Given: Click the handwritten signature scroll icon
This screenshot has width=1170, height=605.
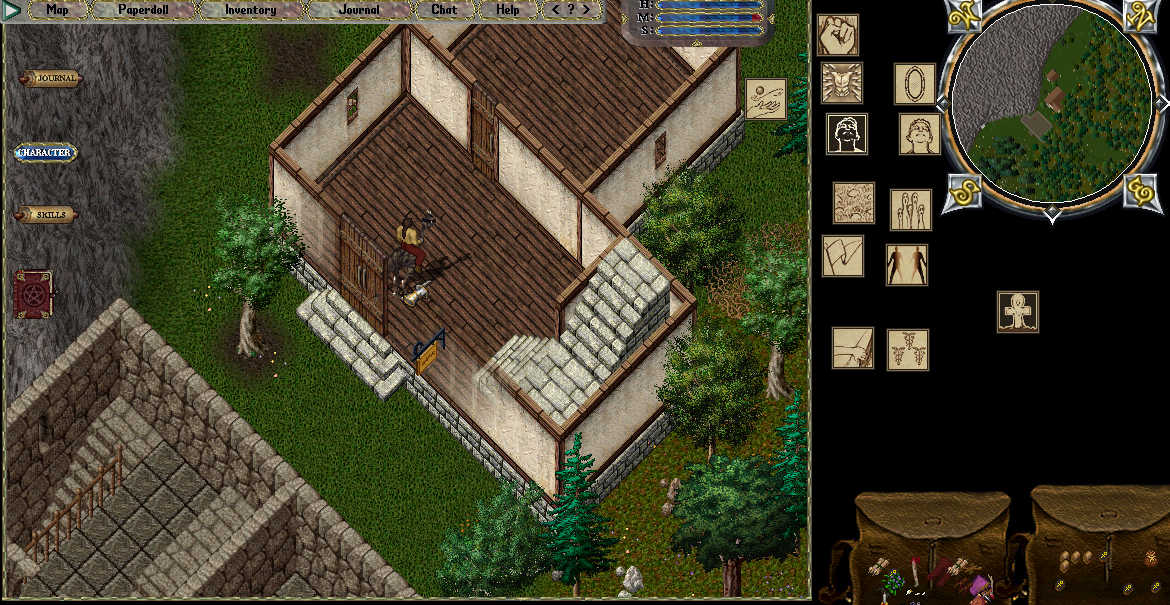Looking at the screenshot, I should (766, 99).
